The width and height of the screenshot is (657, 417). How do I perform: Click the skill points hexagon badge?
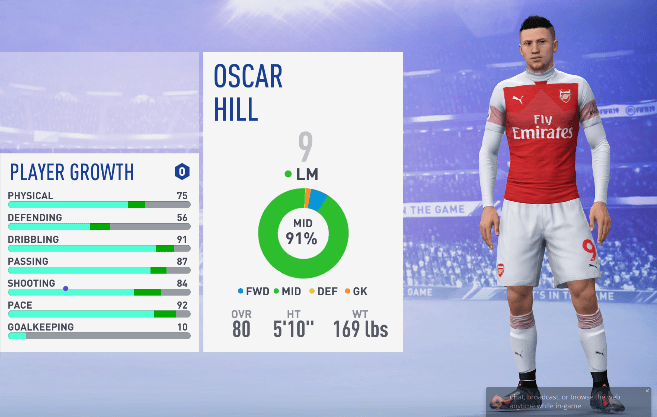tap(182, 172)
